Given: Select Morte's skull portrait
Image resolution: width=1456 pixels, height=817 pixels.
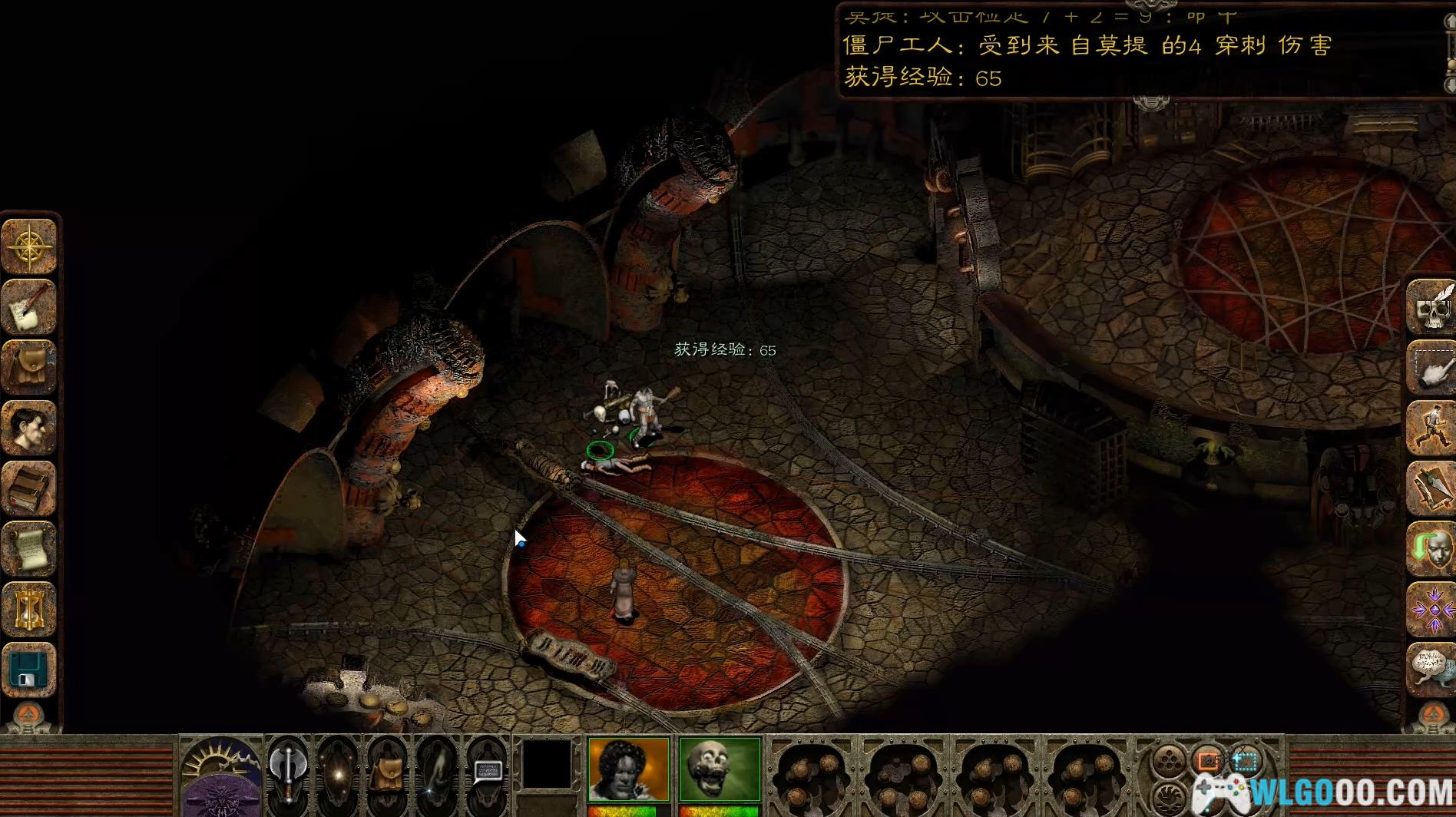Looking at the screenshot, I should point(720,769).
